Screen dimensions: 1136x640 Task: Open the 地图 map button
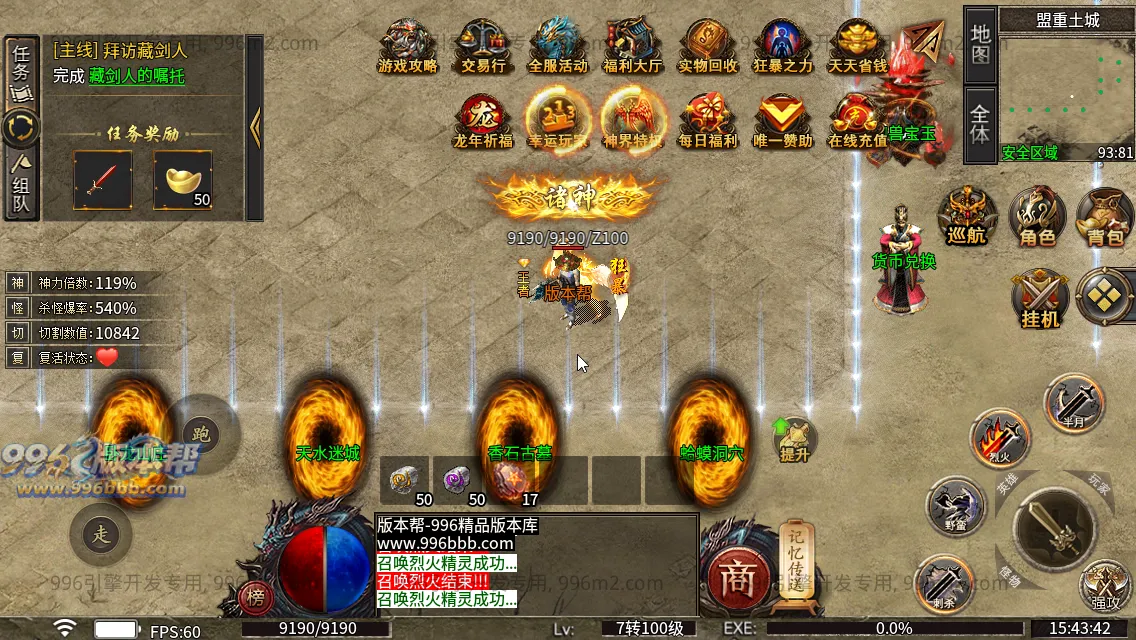click(x=980, y=45)
